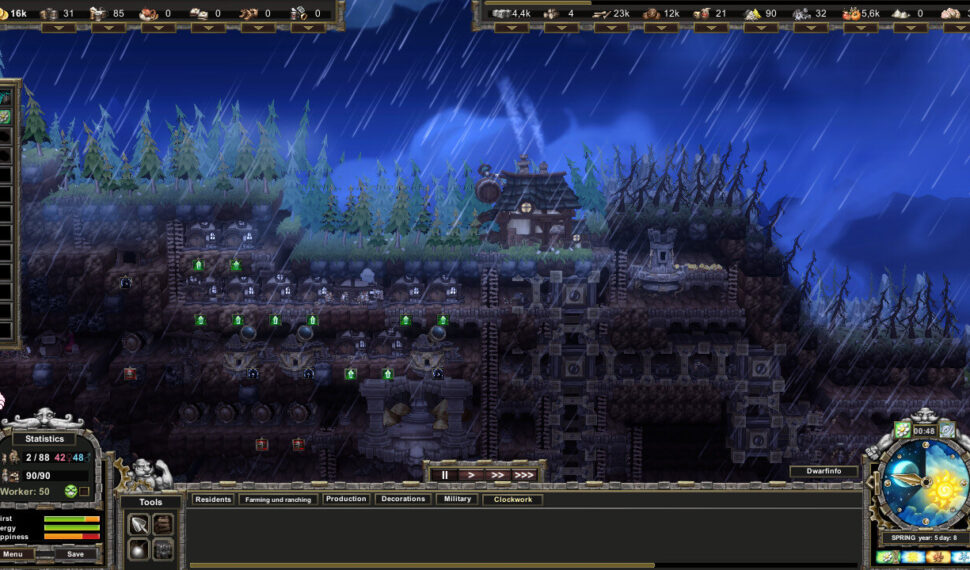This screenshot has width=970, height=570.
Task: Click the green skull icon by Worker
Action: (71, 491)
